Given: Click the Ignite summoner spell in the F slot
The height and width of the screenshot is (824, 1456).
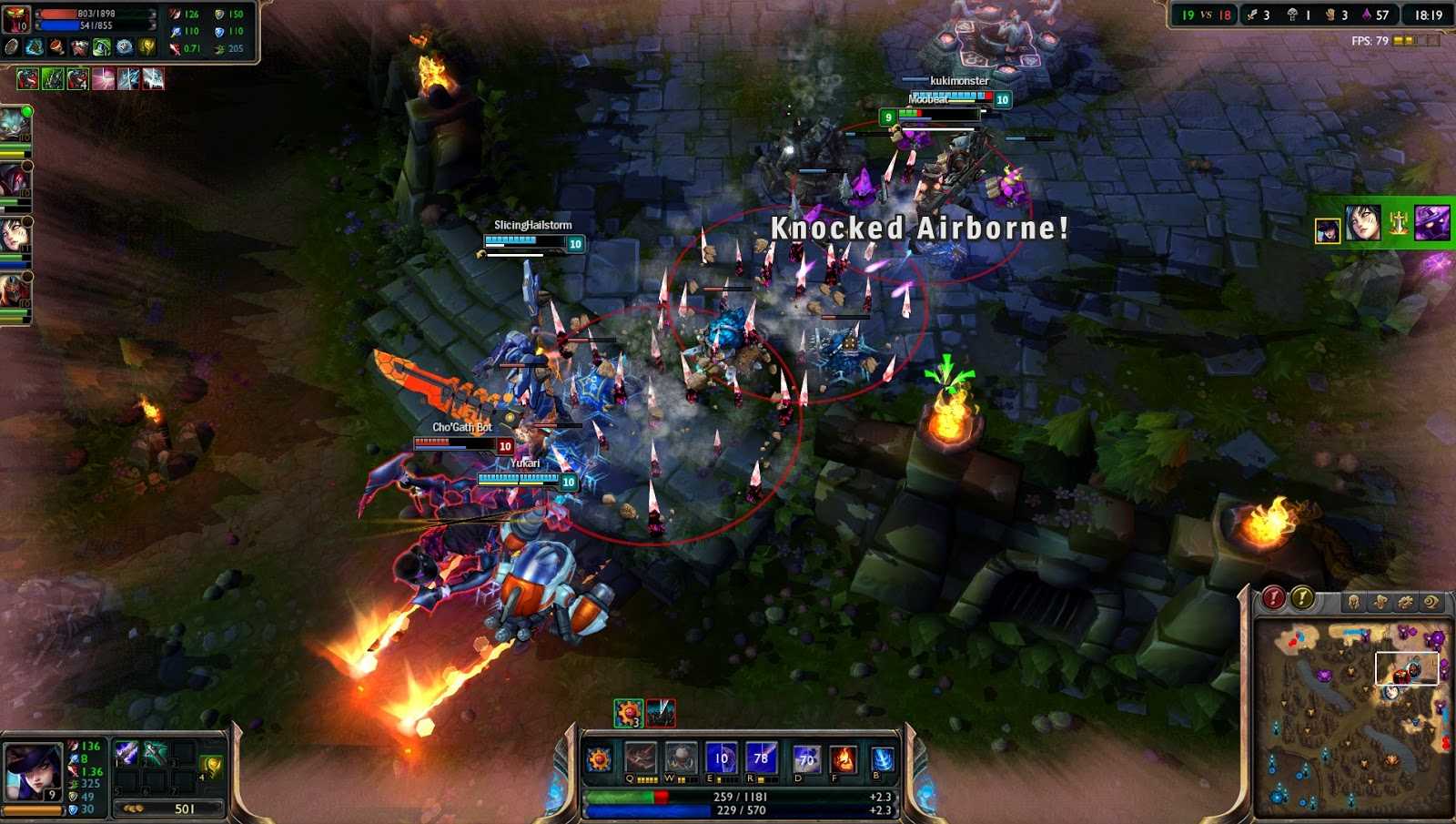Looking at the screenshot, I should (844, 758).
